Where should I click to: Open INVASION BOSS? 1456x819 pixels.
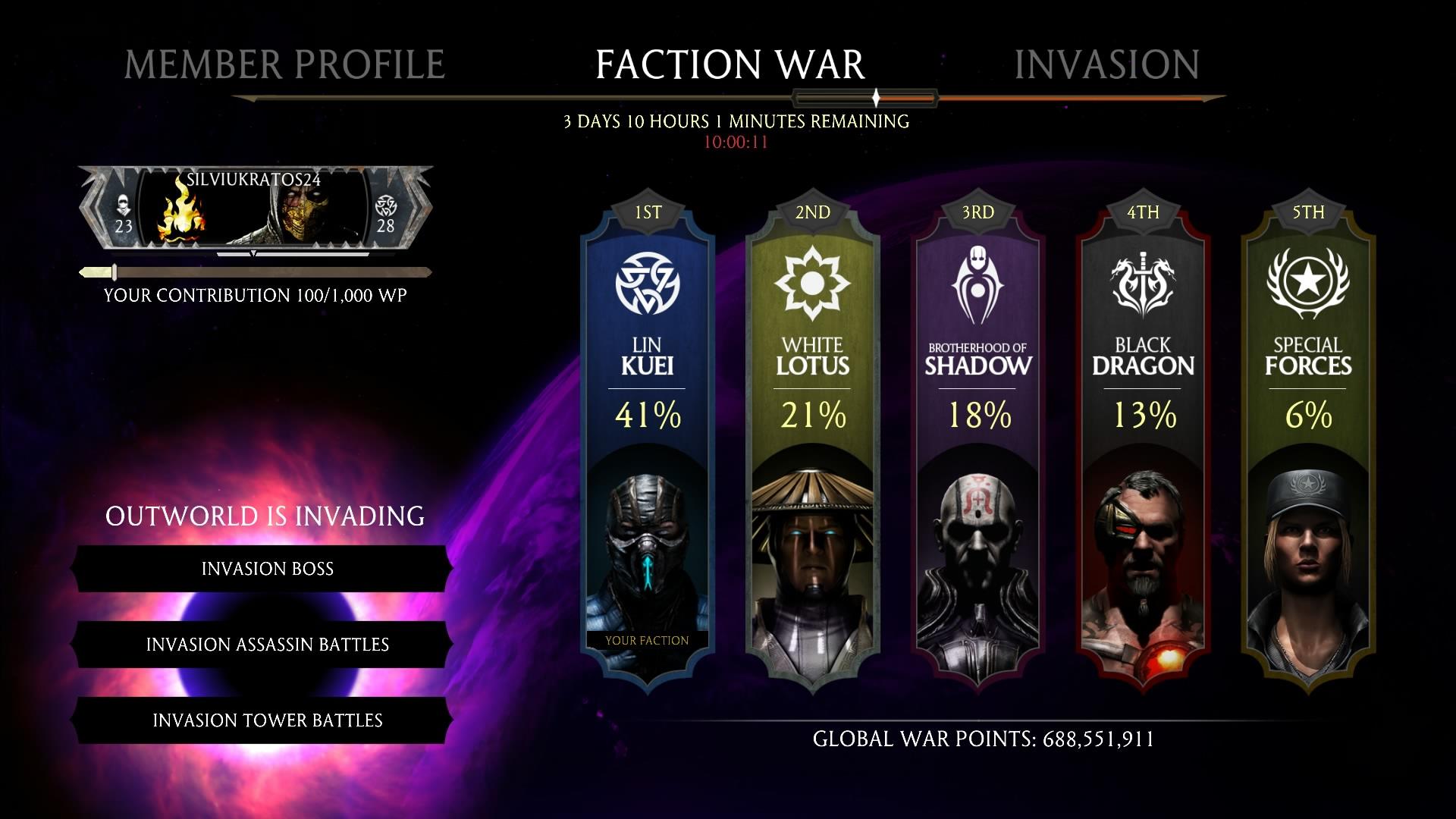tap(267, 569)
